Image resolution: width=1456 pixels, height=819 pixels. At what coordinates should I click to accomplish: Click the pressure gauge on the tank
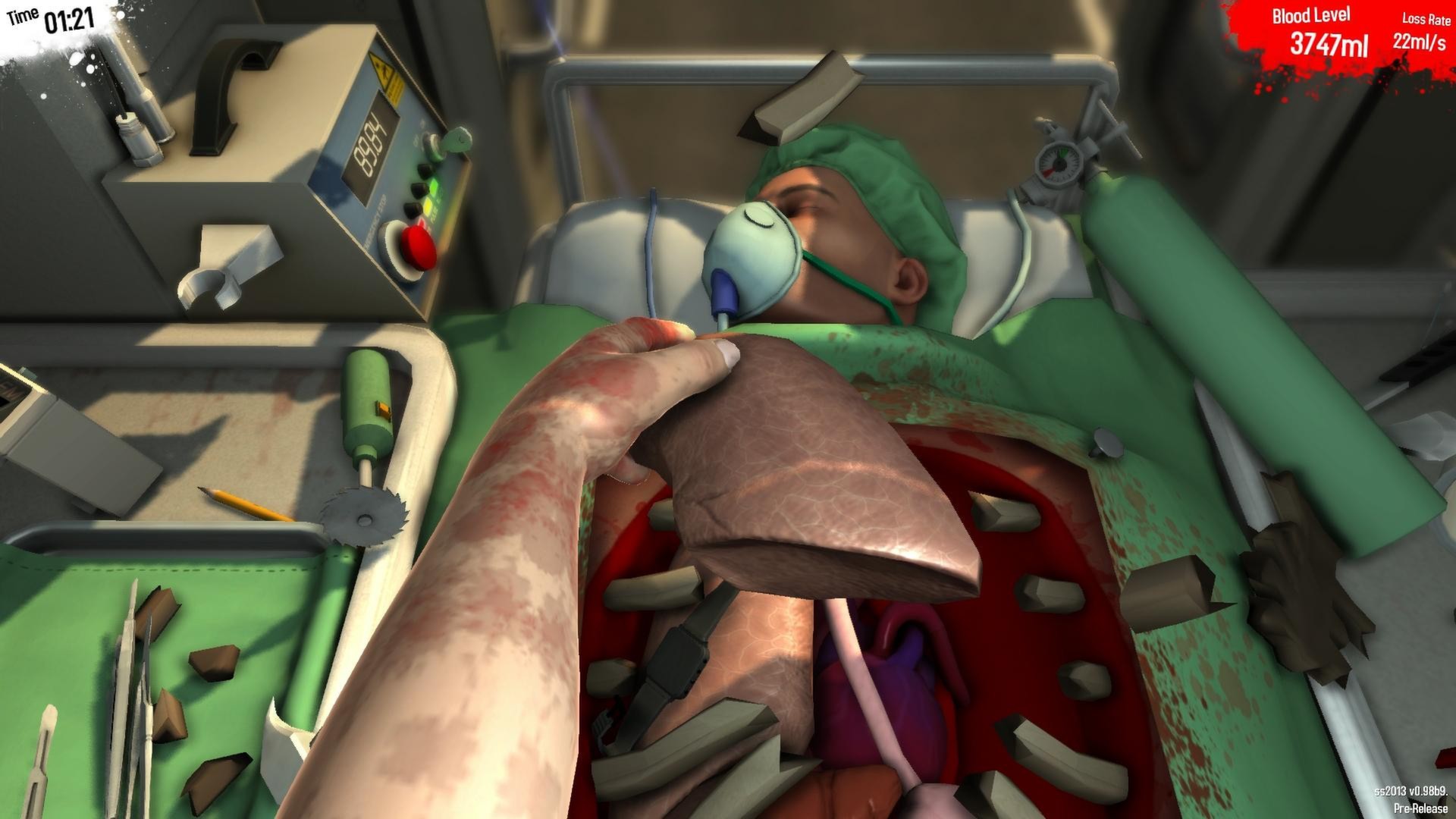coord(1062,163)
